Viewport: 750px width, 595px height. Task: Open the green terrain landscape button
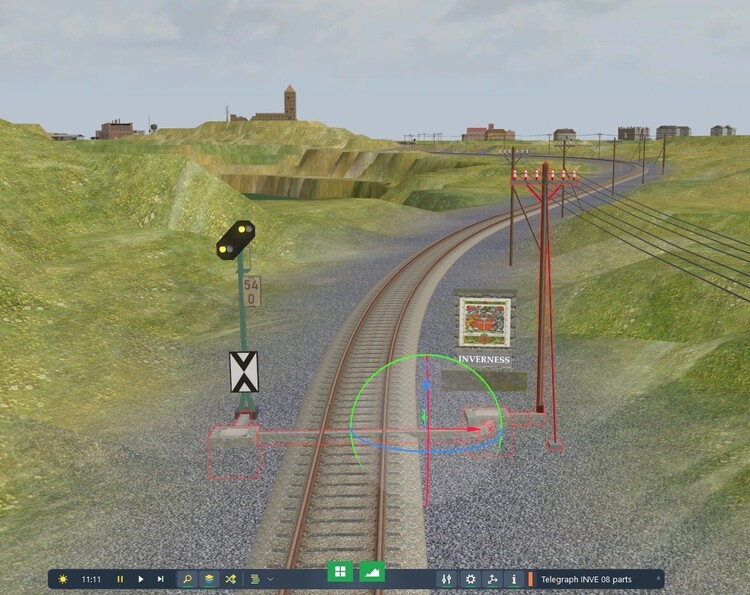click(372, 572)
